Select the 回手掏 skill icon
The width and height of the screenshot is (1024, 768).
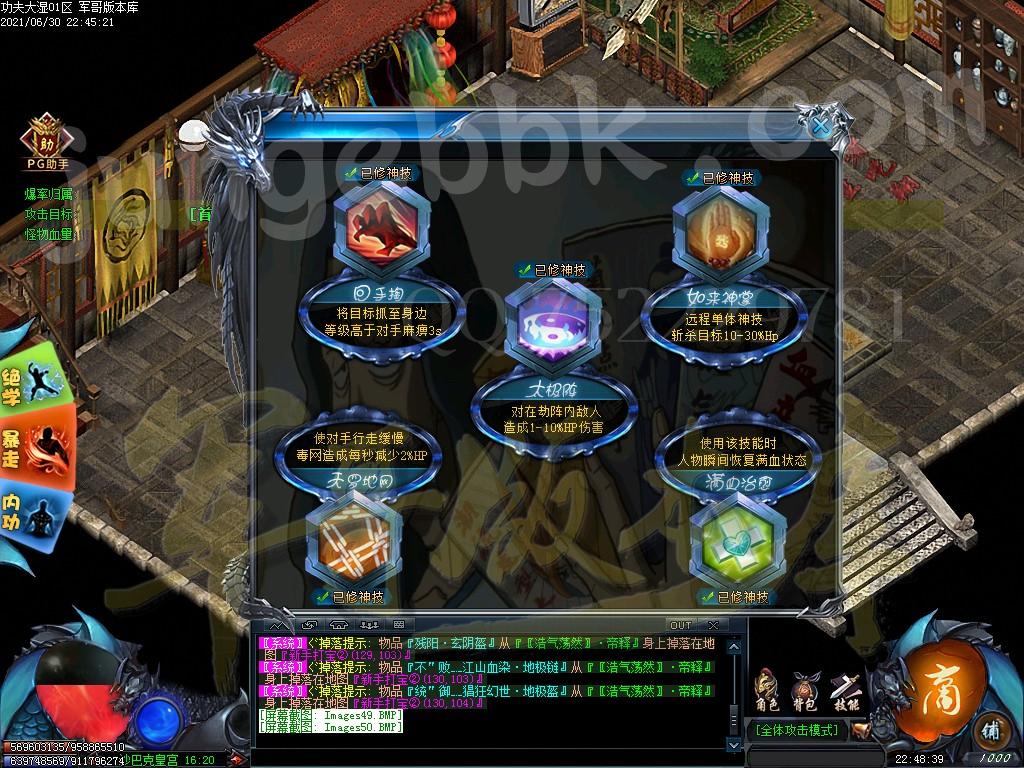pos(381,230)
